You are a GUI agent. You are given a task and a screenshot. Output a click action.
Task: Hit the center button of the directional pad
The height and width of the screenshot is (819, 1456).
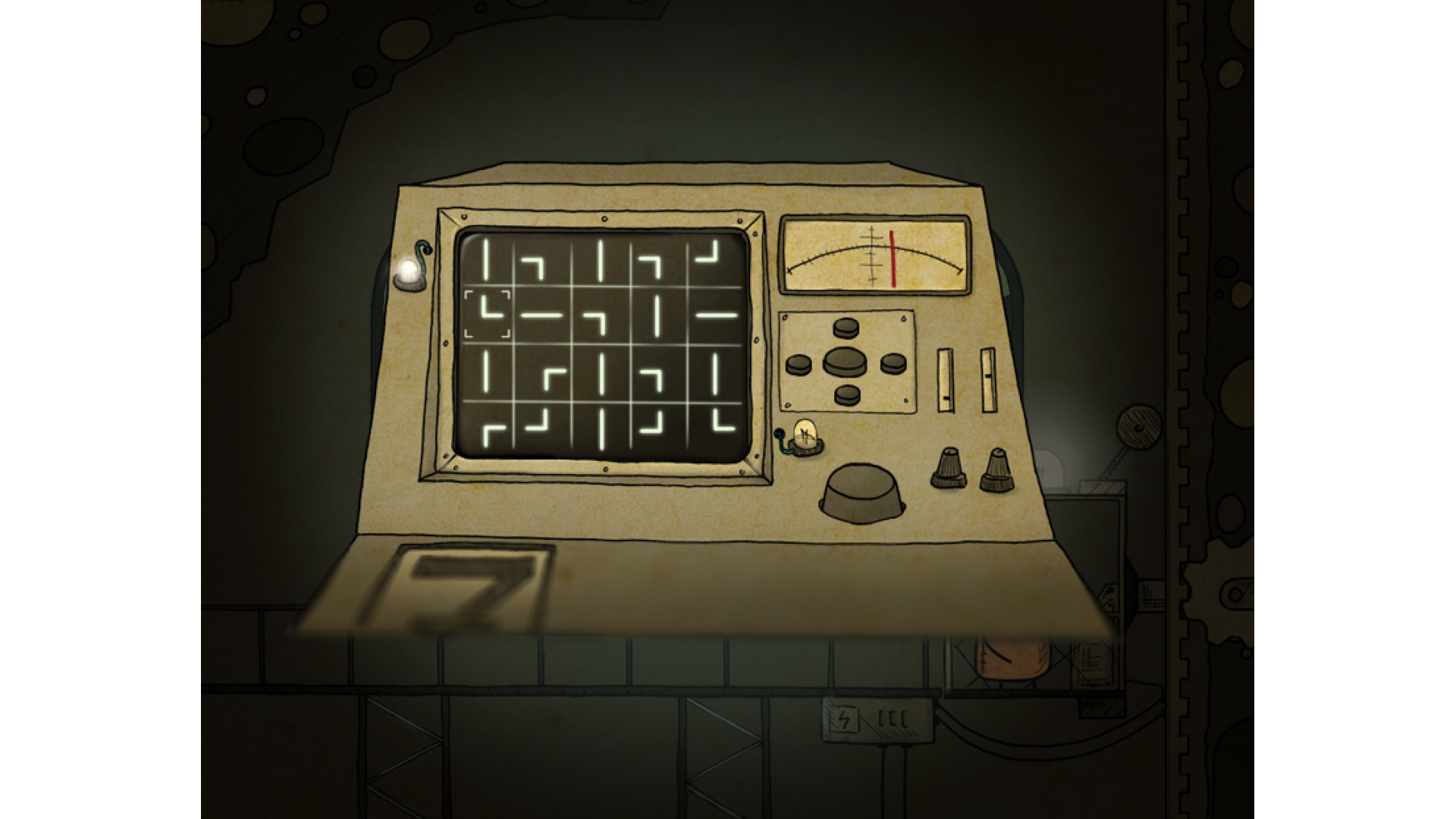[x=846, y=361]
